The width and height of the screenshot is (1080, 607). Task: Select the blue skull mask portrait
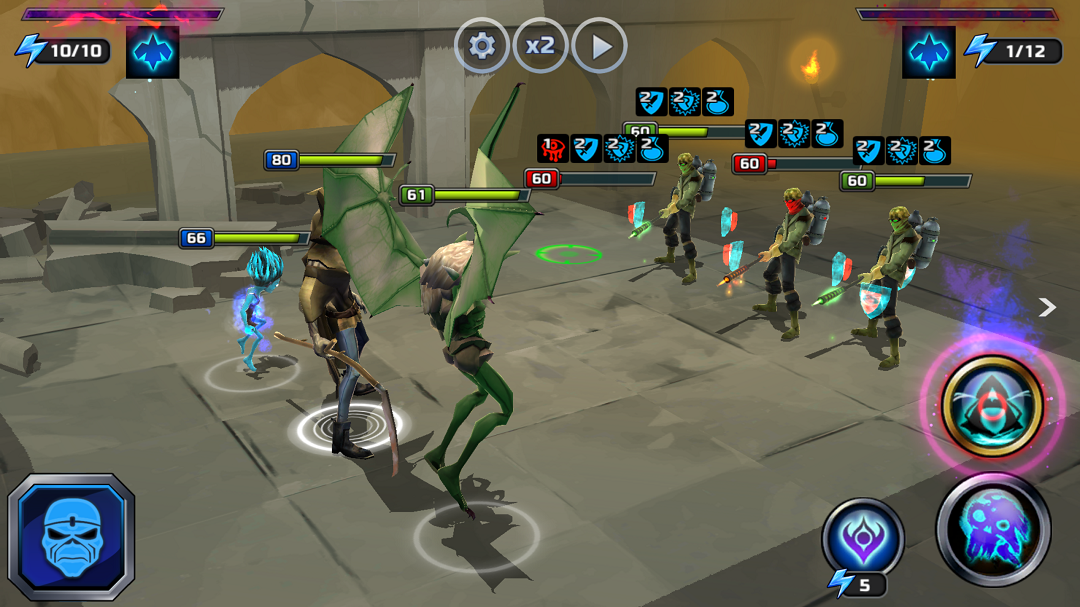click(71, 537)
